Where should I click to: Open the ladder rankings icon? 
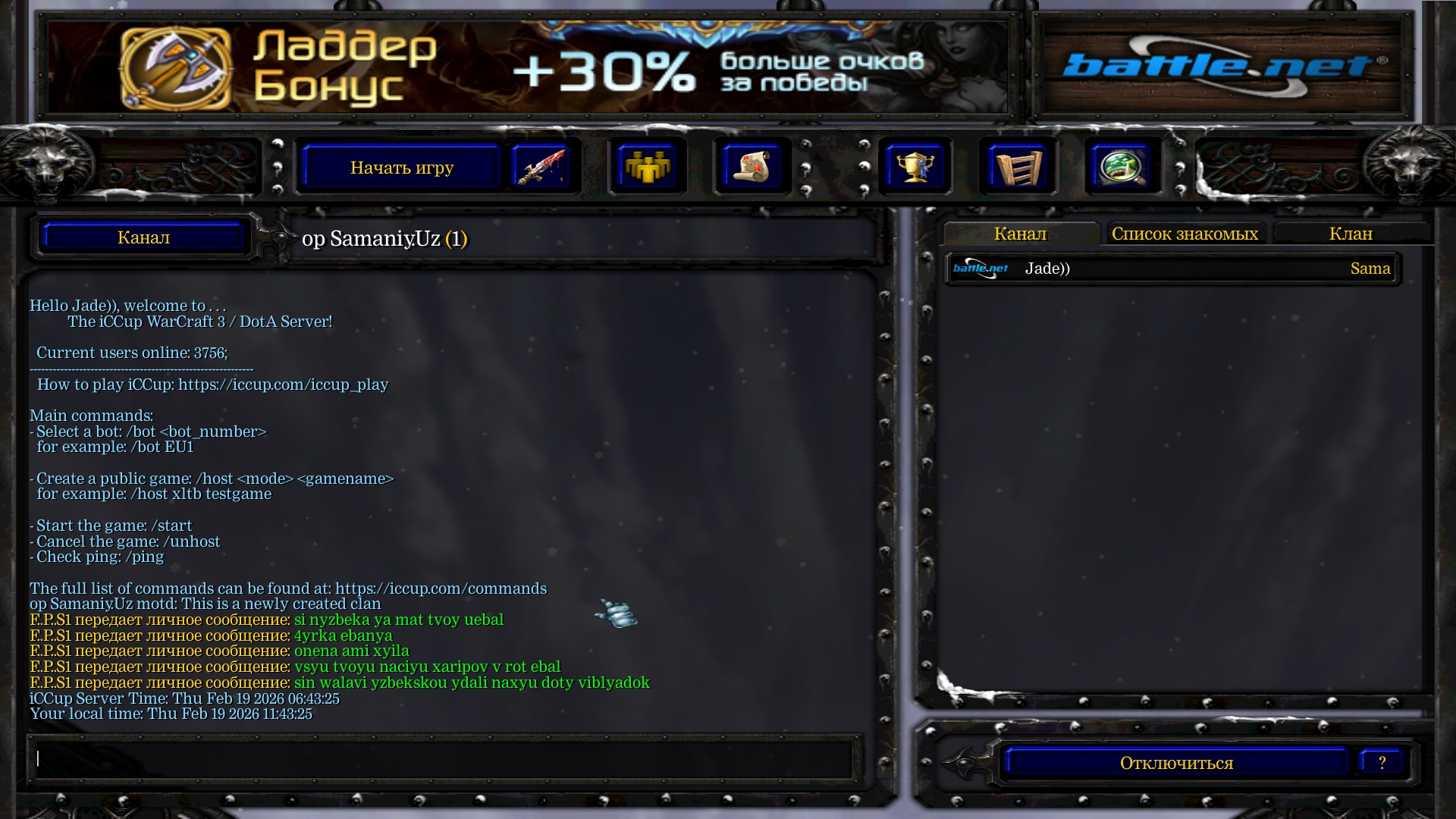point(1017,166)
